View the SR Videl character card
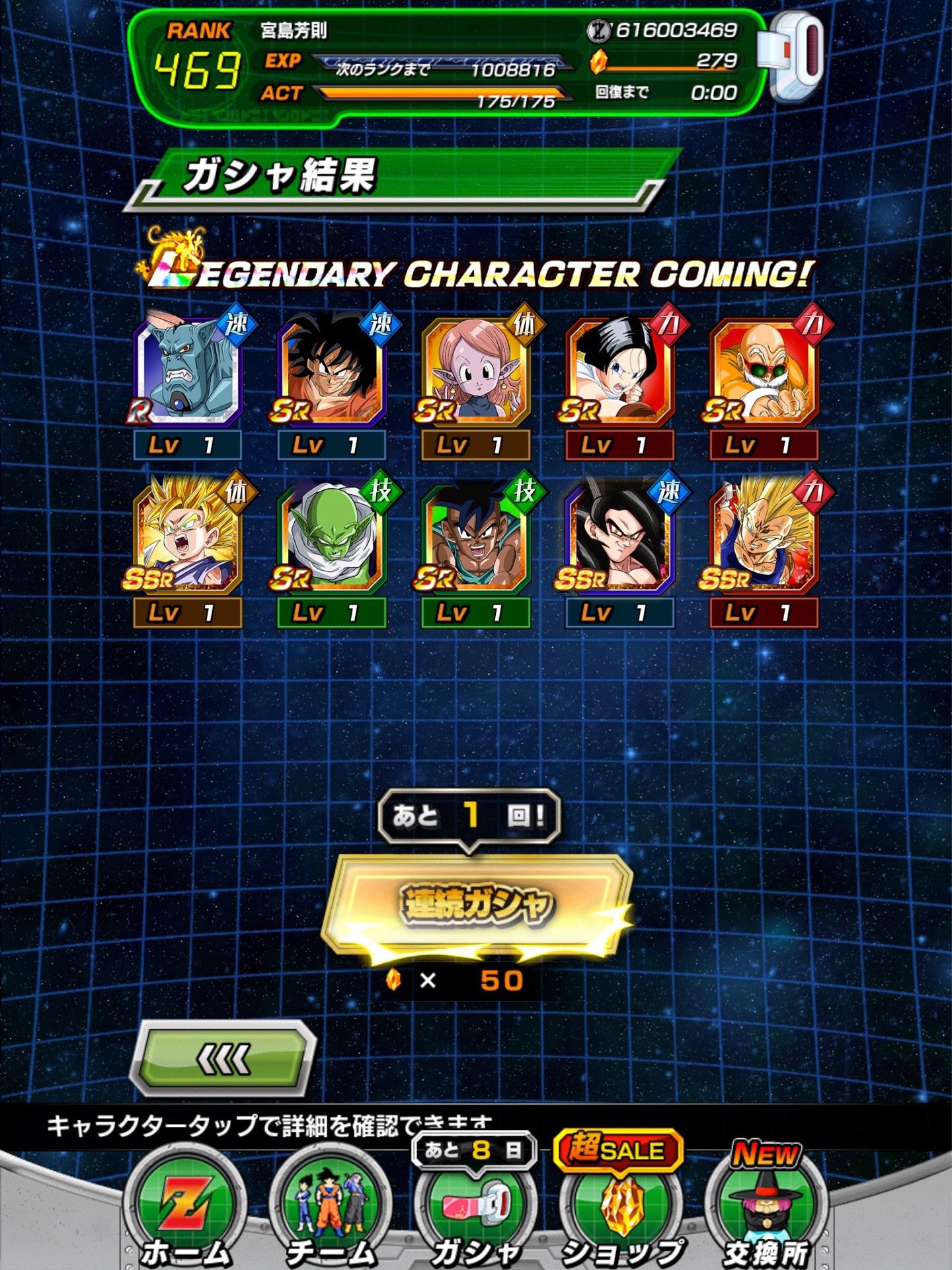 tap(620, 372)
